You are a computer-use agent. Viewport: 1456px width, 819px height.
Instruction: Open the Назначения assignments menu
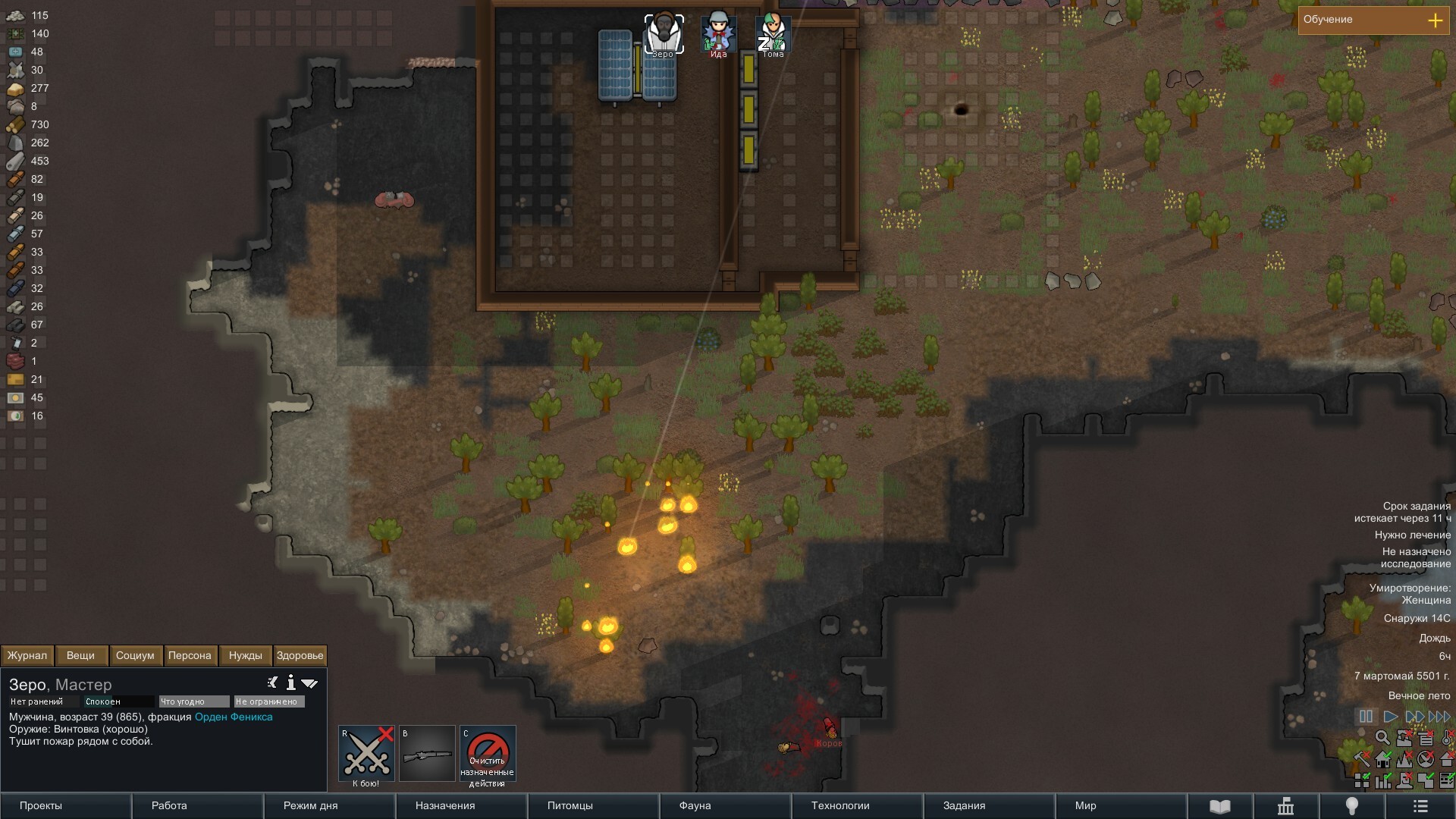[445, 805]
